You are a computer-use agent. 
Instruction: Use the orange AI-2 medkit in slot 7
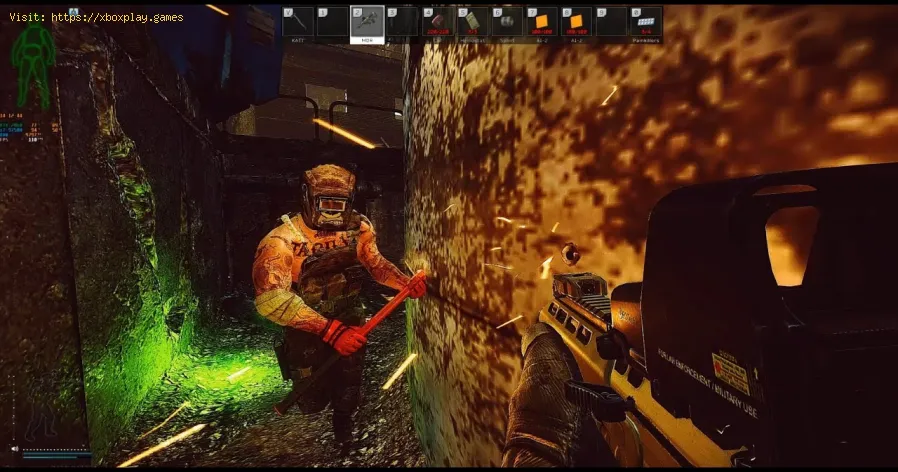coord(541,22)
